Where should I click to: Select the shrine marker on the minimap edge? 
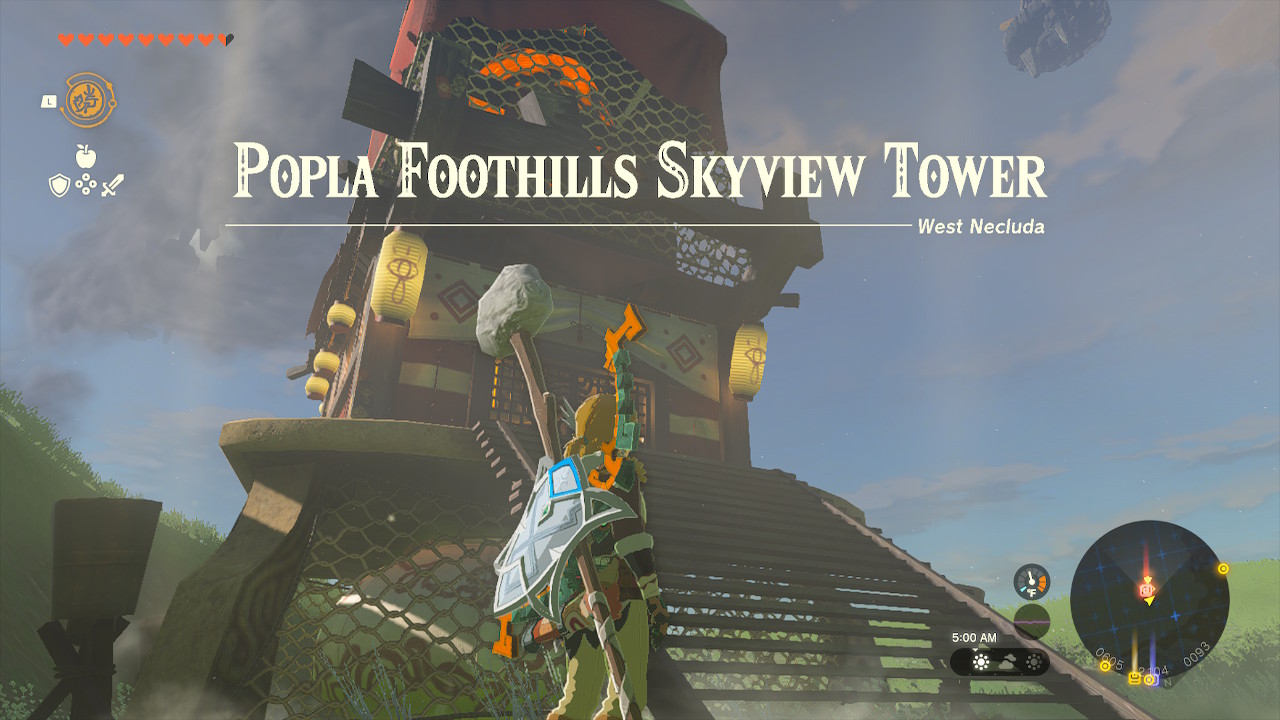1223,570
